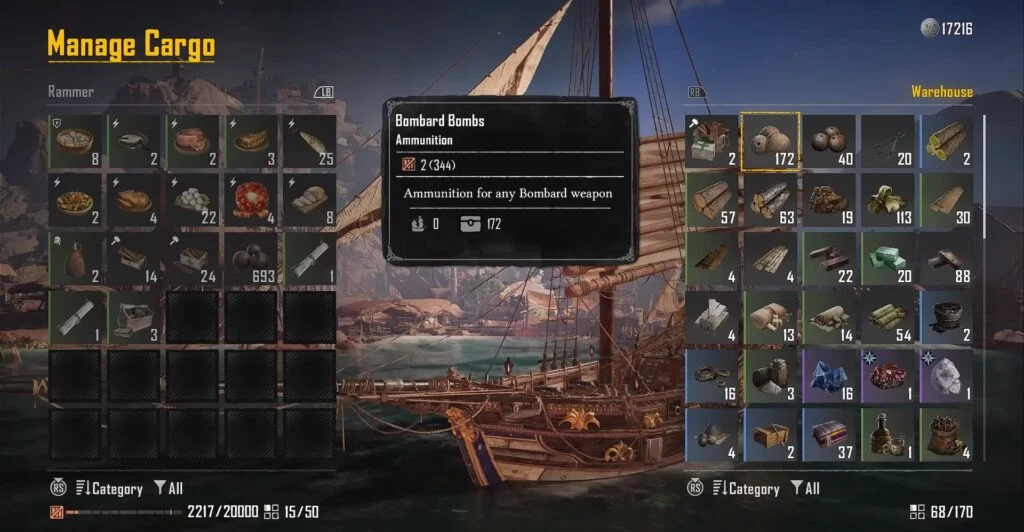Select the green ingots stack of 20
The image size is (1024, 532).
886,259
